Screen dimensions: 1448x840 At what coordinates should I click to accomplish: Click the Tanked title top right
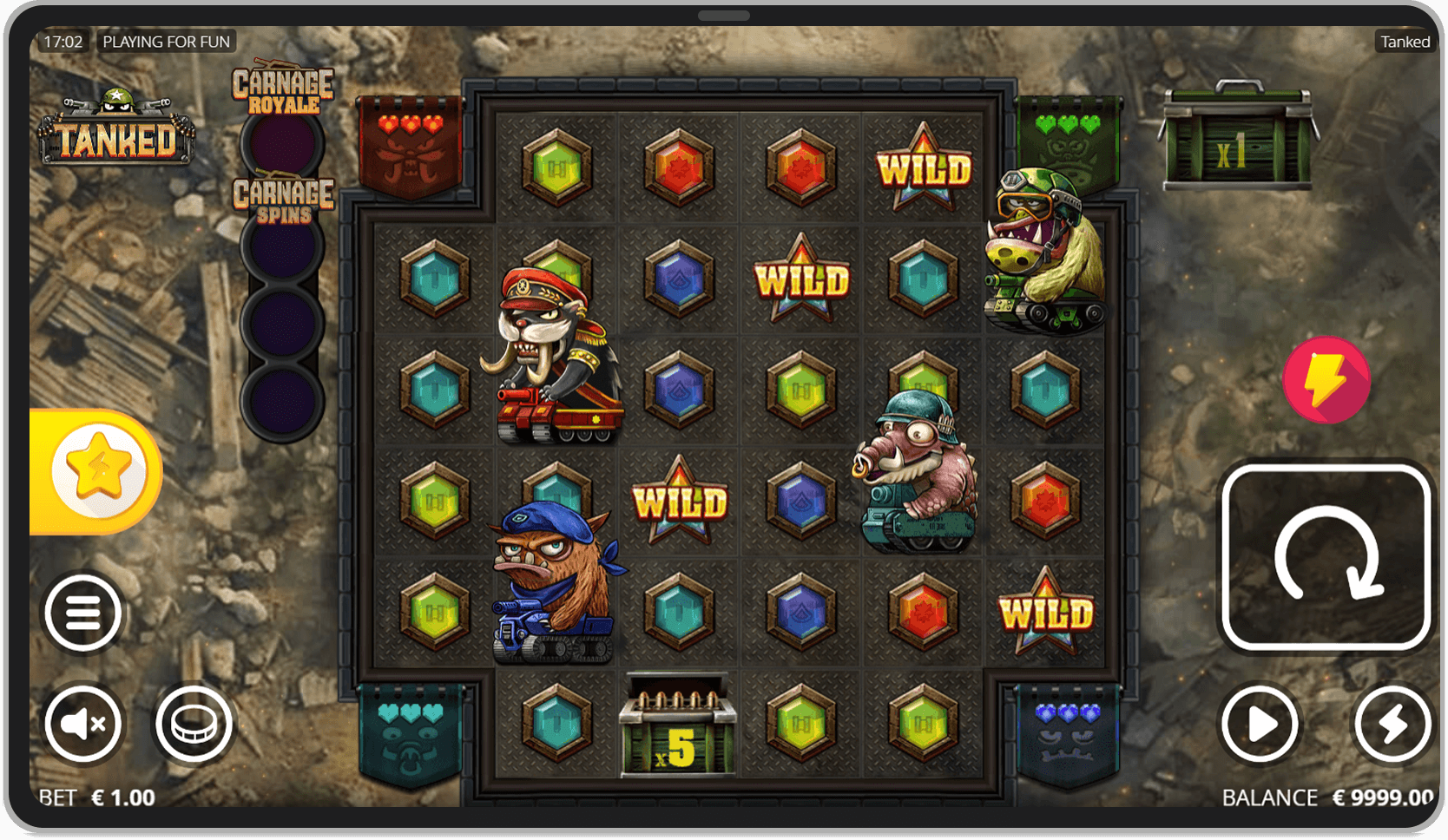(x=1405, y=41)
